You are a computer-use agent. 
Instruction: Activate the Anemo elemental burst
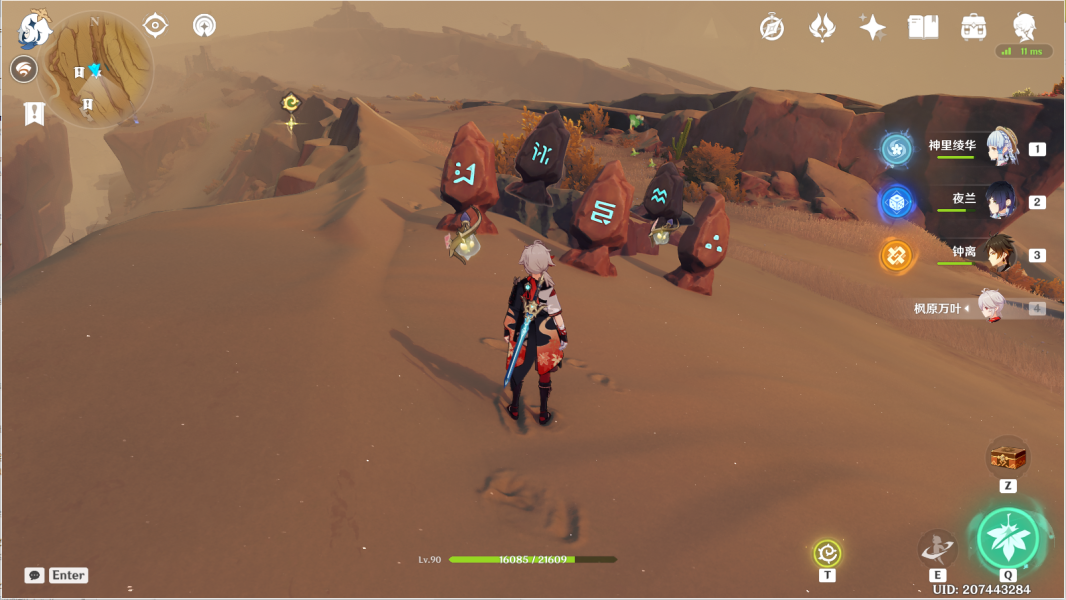1008,540
